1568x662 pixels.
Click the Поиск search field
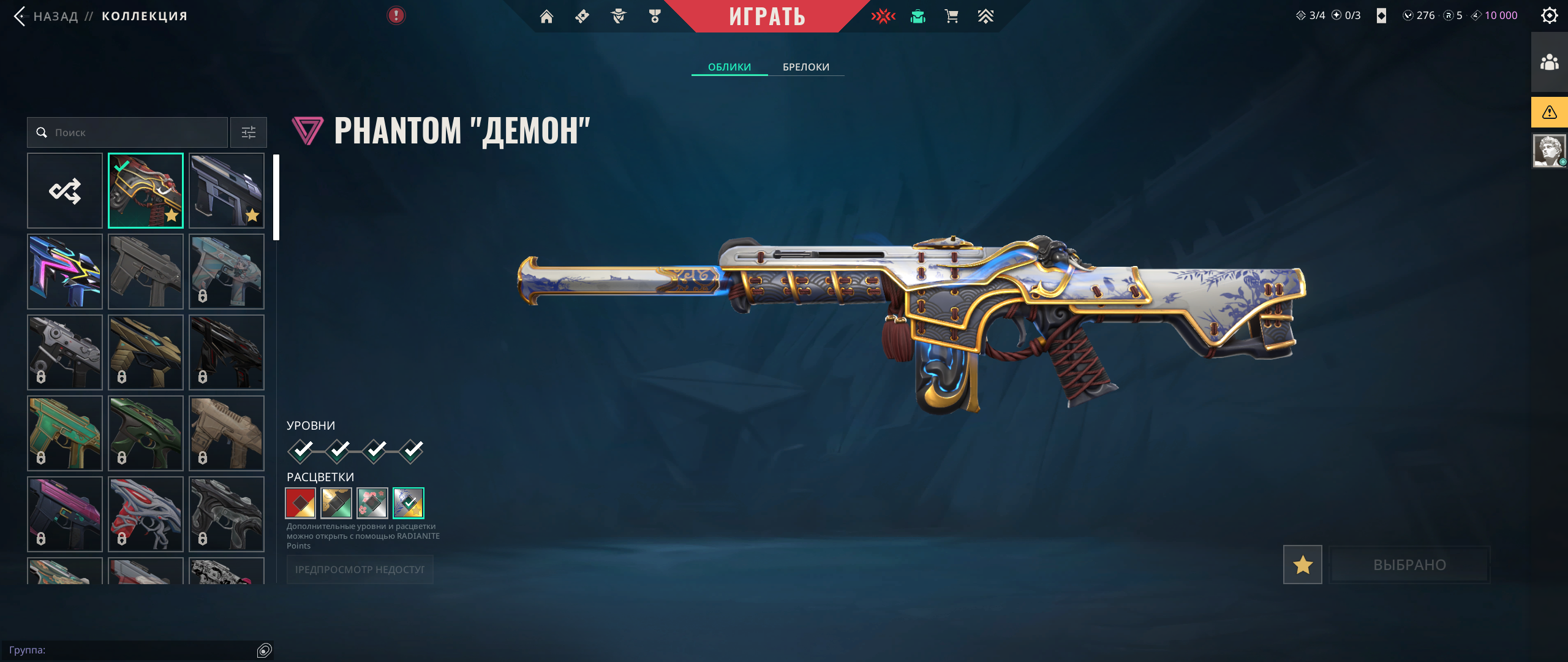coord(127,132)
